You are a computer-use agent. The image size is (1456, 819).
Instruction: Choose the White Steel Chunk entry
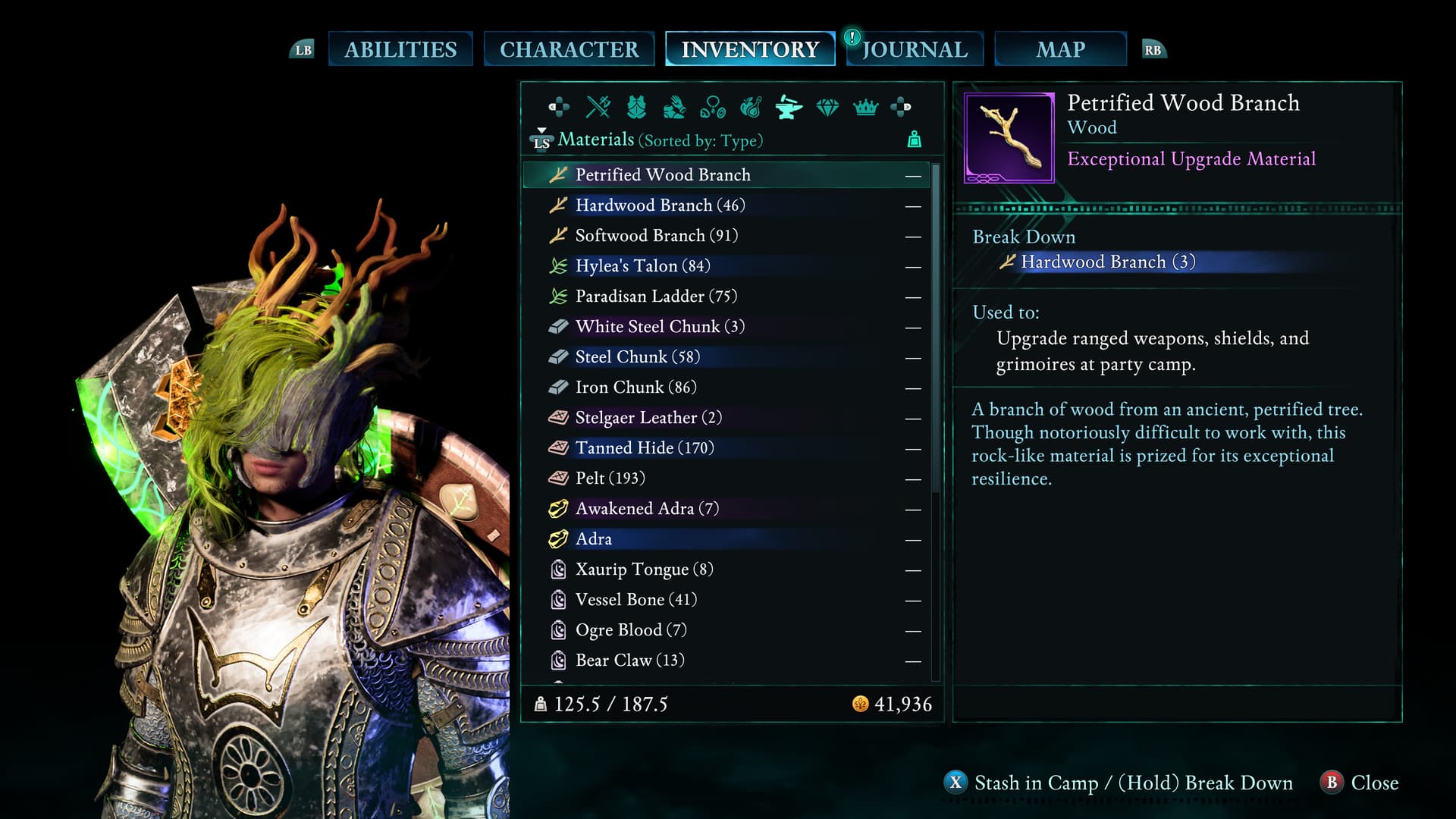pos(660,327)
